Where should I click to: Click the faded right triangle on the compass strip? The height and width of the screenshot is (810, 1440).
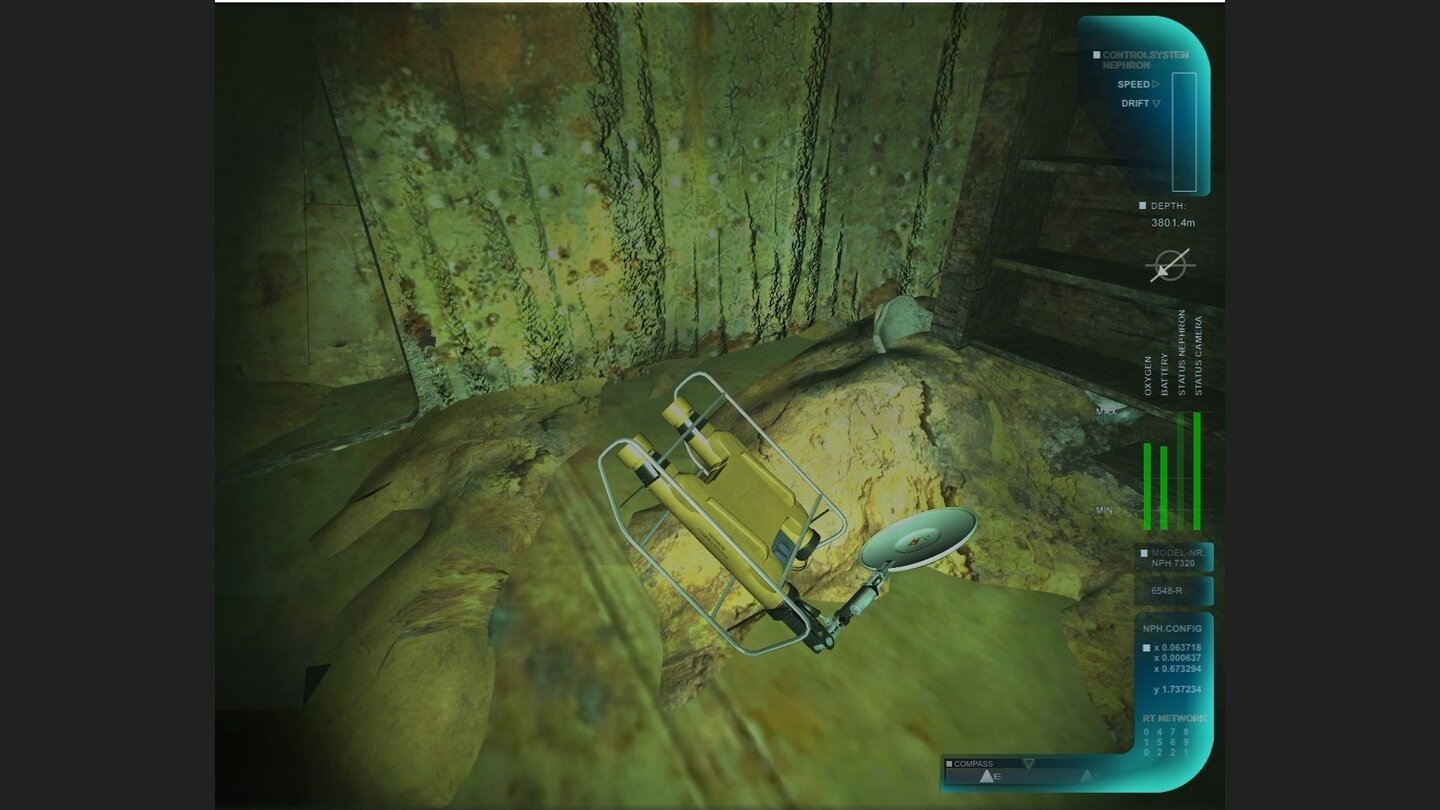[x=1086, y=774]
